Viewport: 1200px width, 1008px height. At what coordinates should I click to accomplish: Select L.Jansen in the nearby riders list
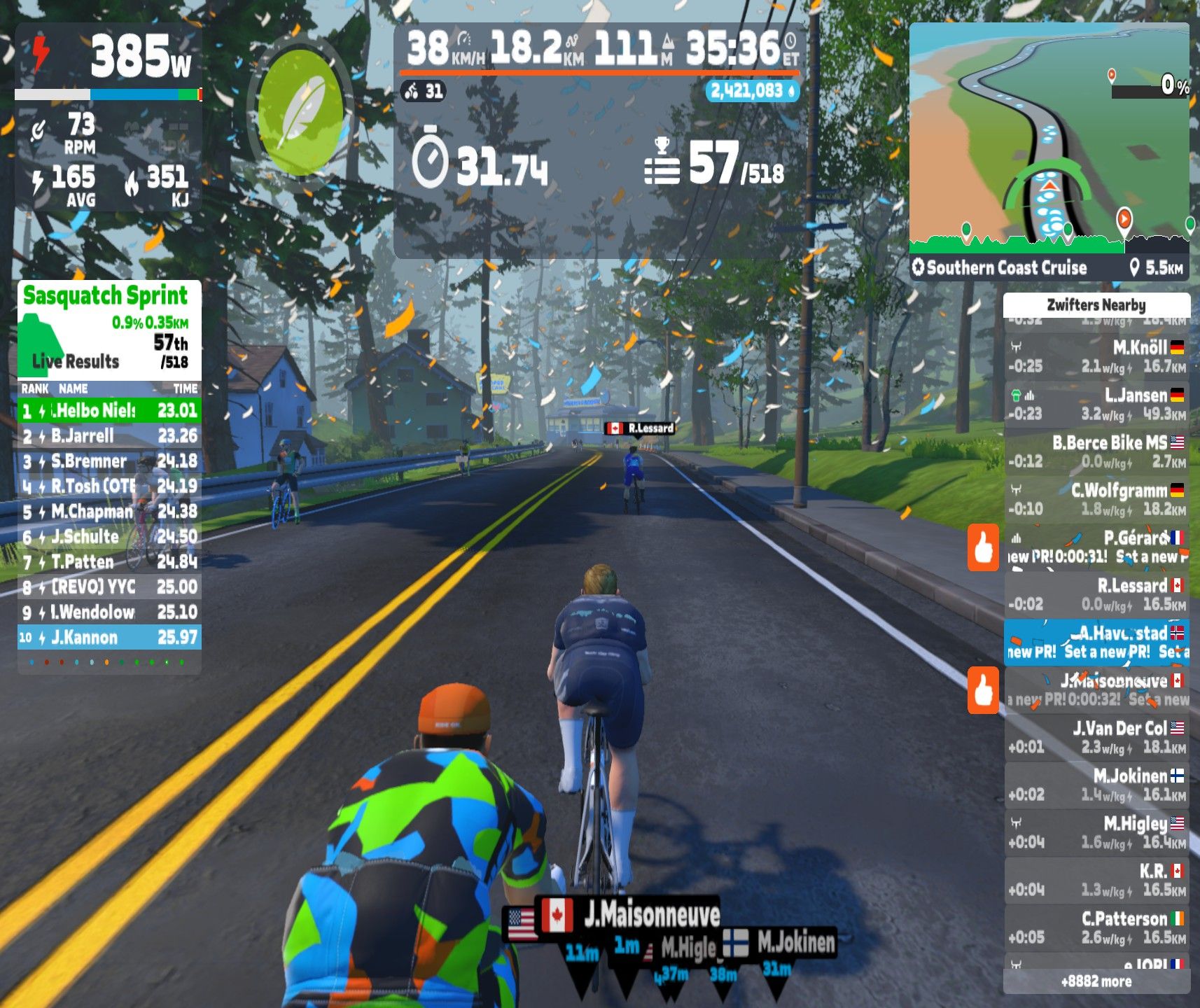point(1096,405)
